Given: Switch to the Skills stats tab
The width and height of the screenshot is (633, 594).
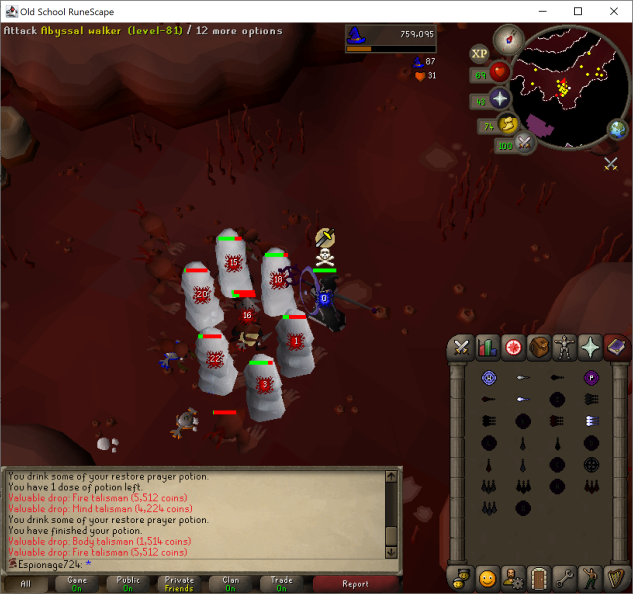Looking at the screenshot, I should [x=487, y=347].
